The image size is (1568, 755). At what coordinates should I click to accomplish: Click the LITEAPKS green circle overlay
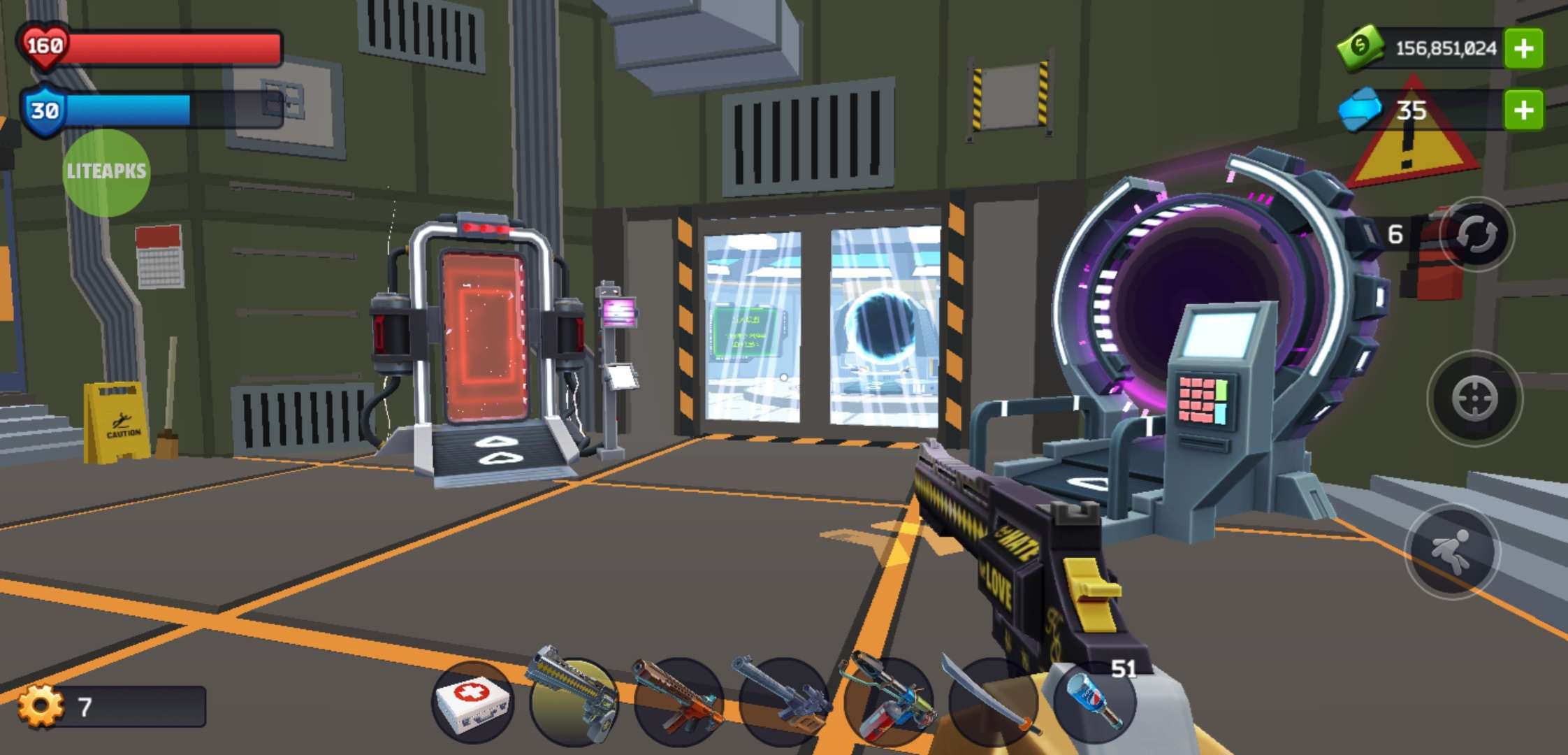tap(106, 172)
